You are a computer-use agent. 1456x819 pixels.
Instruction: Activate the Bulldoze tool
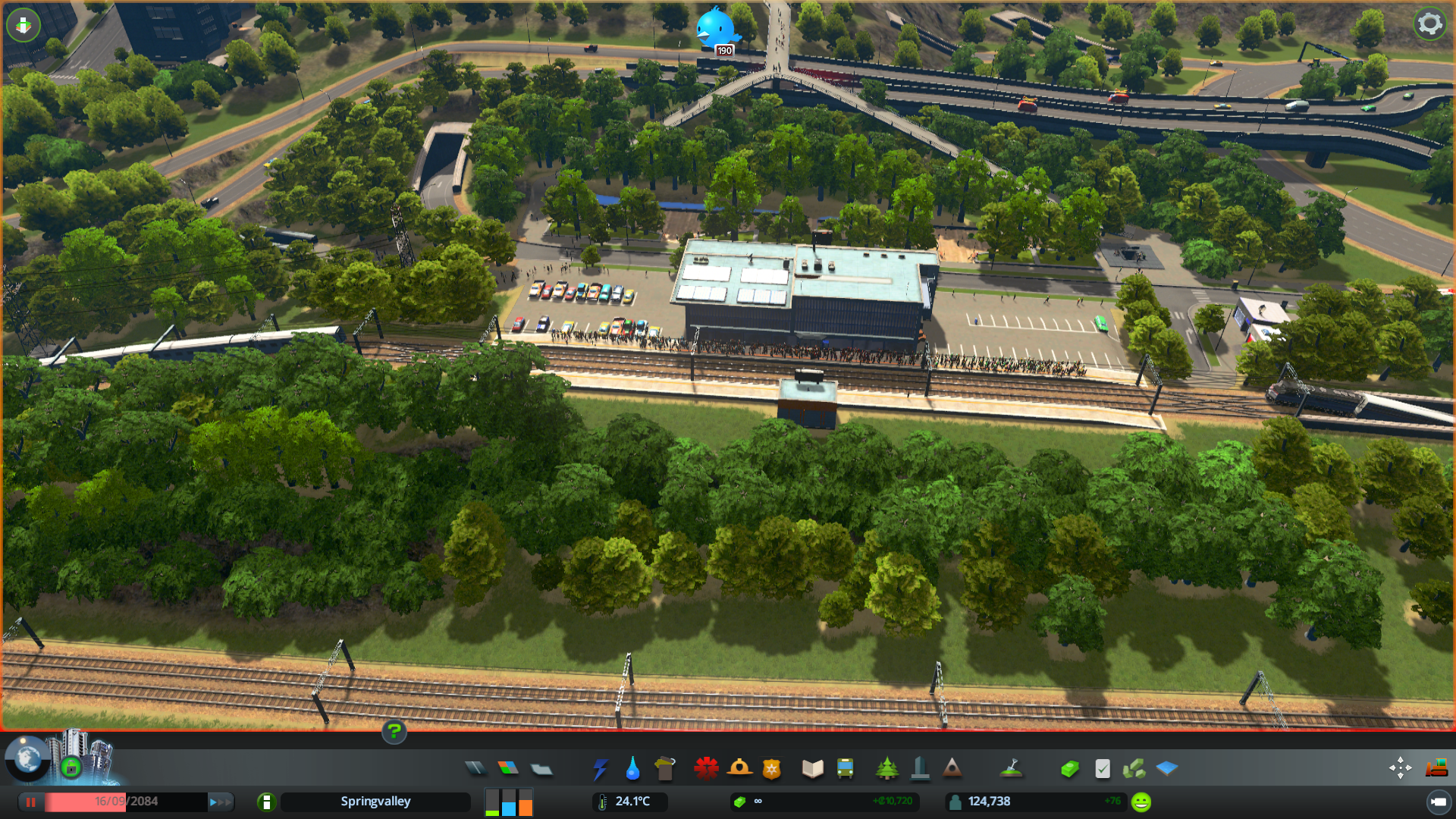pyautogui.click(x=1435, y=768)
